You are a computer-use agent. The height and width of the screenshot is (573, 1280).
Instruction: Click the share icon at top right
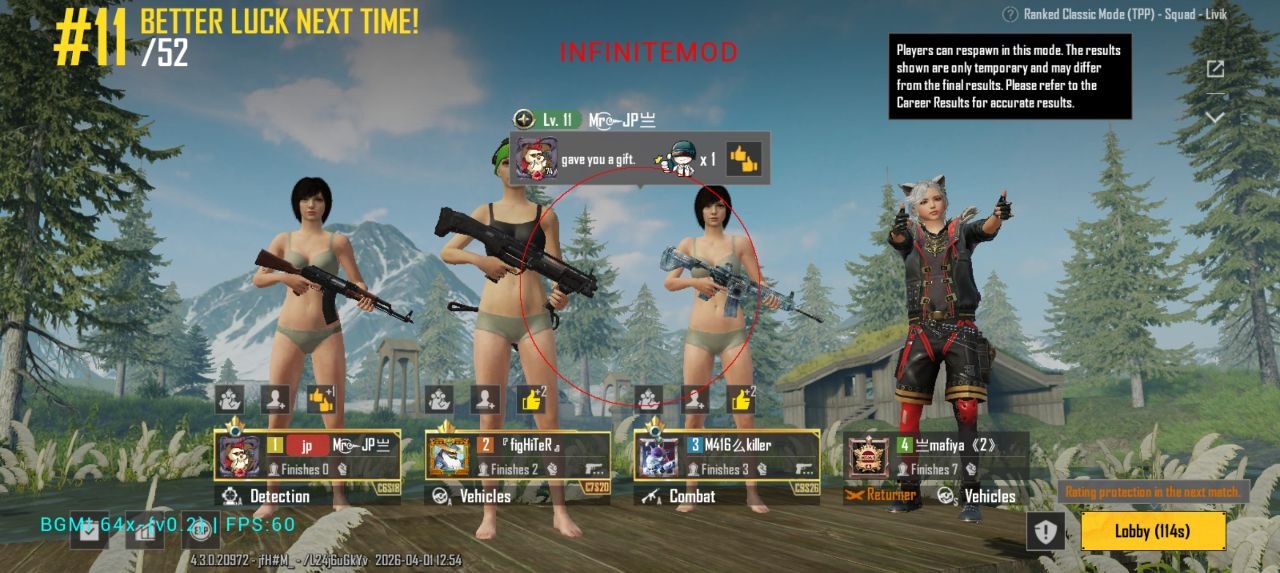[1215, 69]
